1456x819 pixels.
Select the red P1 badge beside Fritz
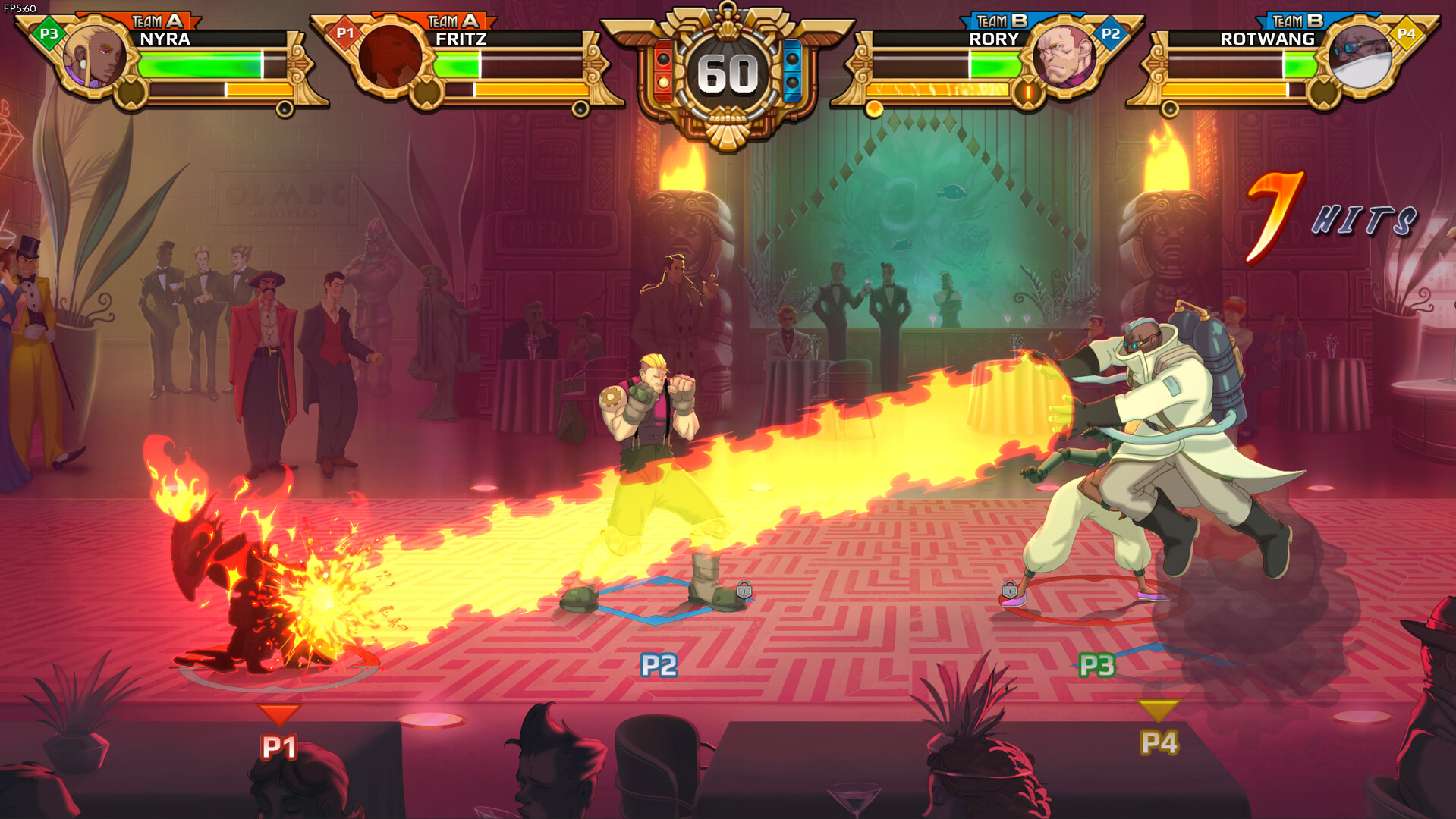click(x=344, y=33)
